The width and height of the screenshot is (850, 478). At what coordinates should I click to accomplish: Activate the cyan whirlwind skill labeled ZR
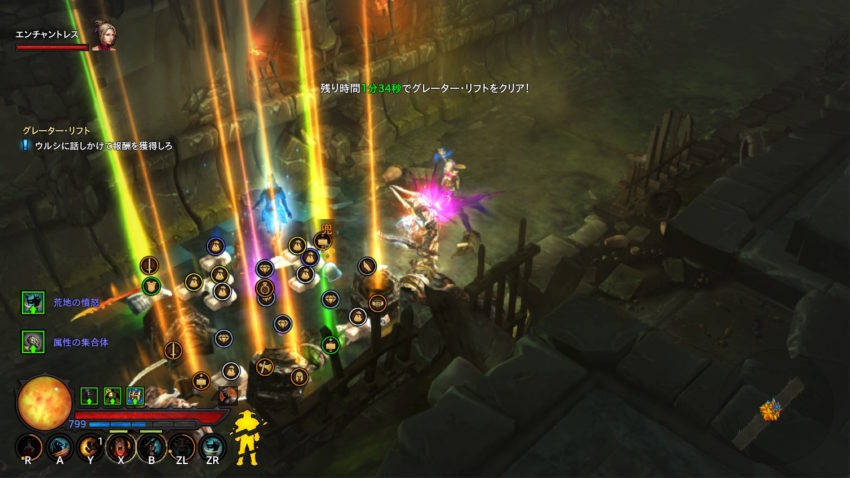coord(212,447)
